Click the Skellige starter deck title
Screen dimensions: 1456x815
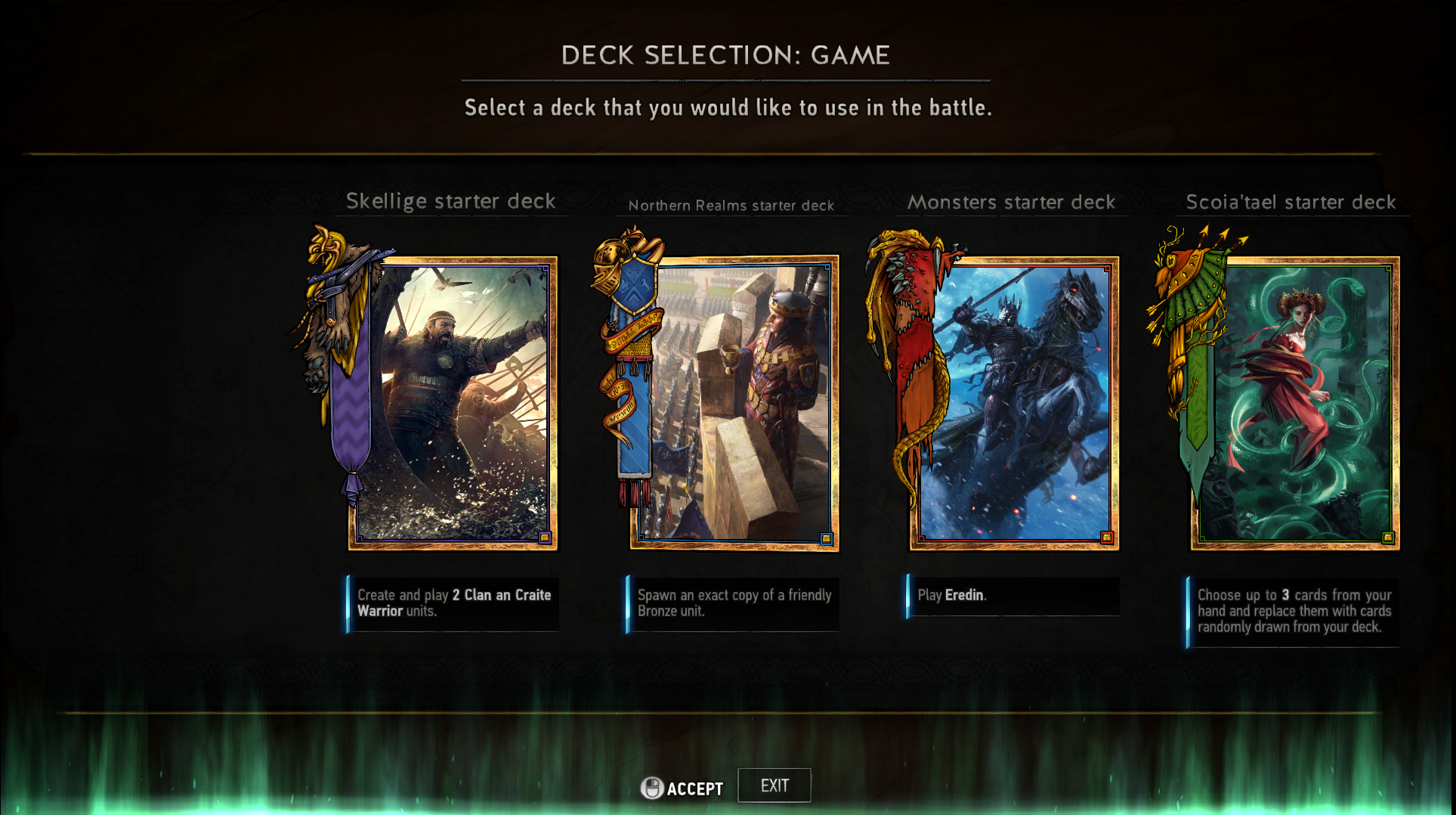(451, 201)
